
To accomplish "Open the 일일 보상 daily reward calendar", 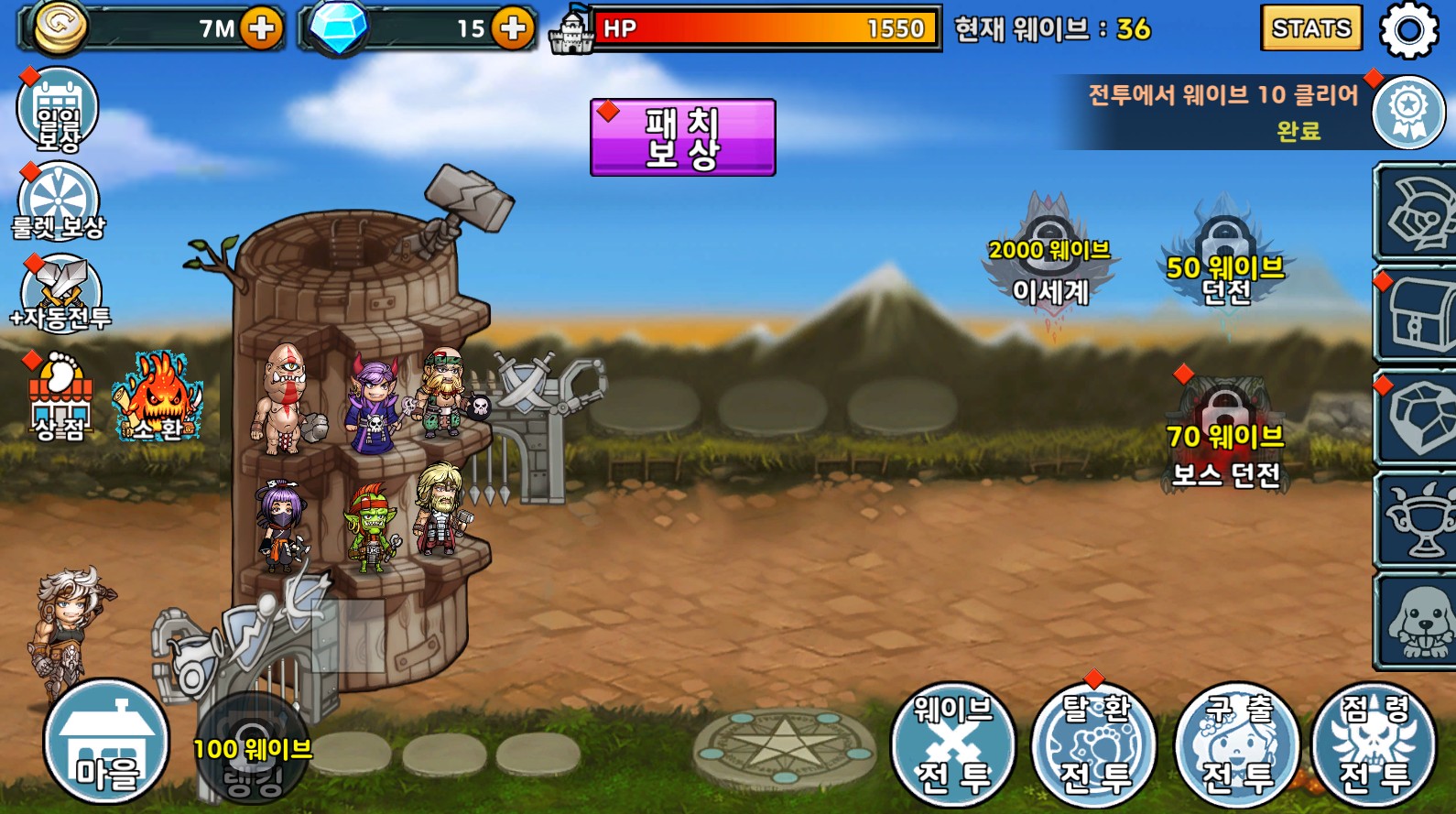I will pyautogui.click(x=58, y=112).
